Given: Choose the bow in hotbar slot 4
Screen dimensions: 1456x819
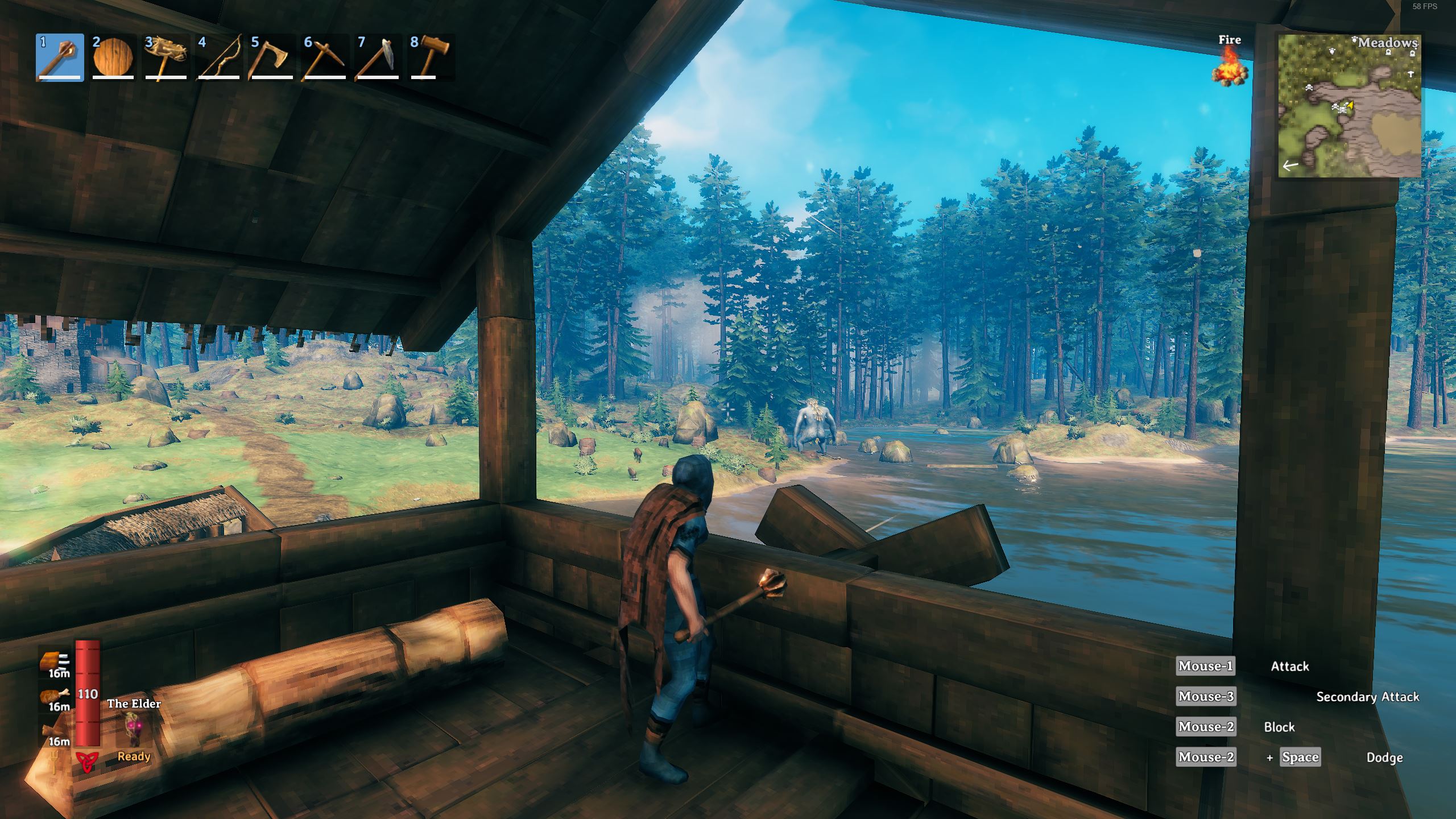Looking at the screenshot, I should pyautogui.click(x=219, y=58).
